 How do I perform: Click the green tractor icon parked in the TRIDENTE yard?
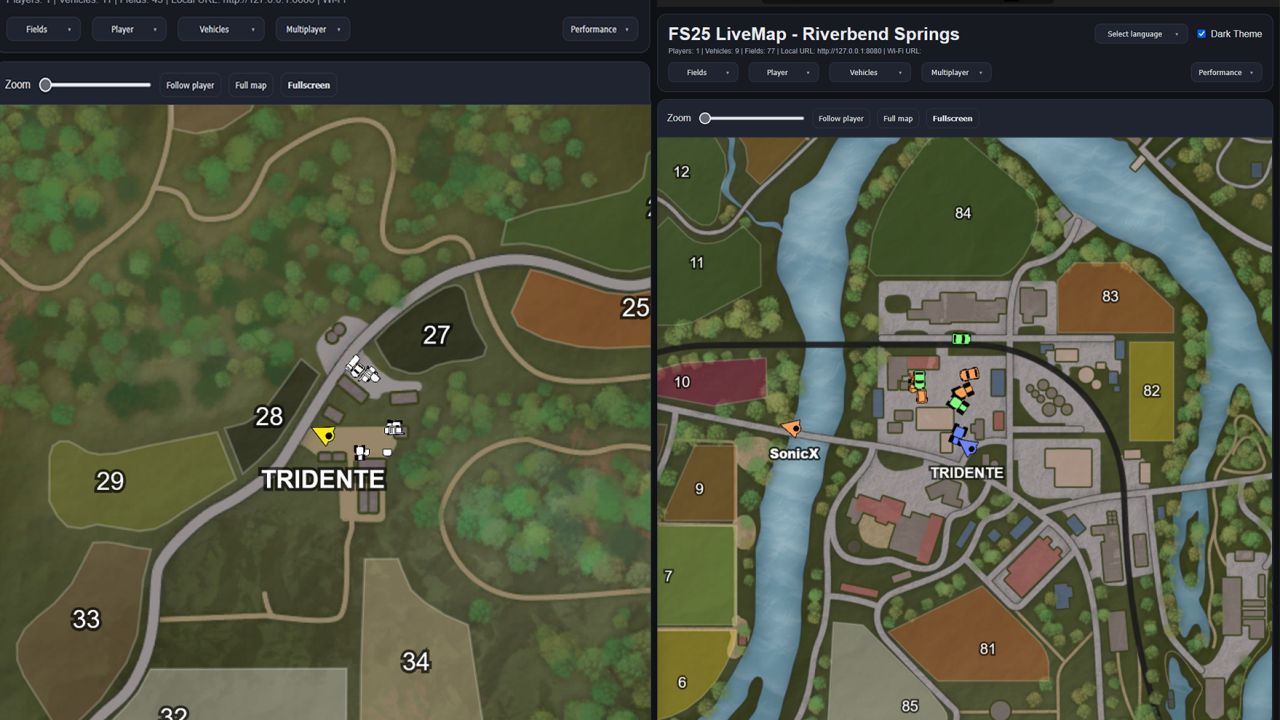pos(919,378)
